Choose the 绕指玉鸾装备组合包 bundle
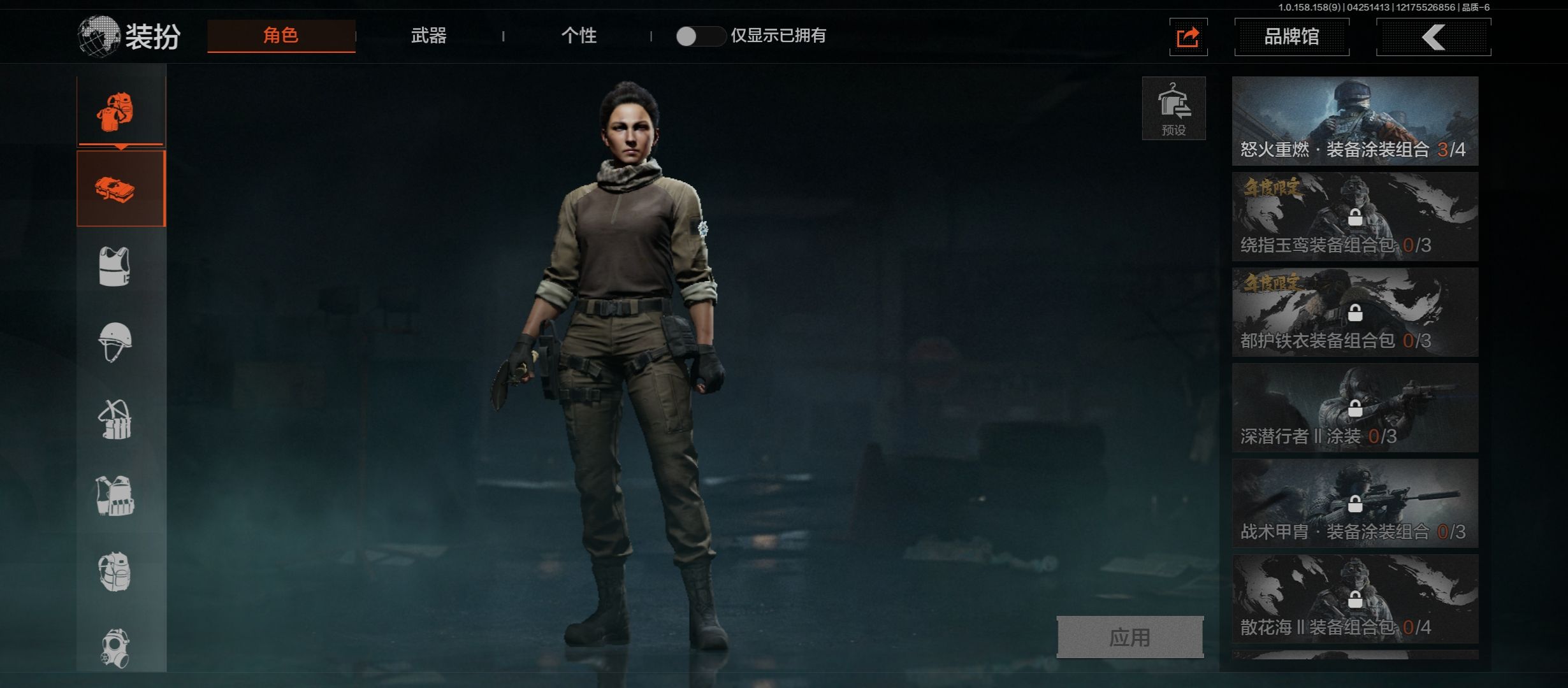This screenshot has height=688, width=1568. point(1354,217)
